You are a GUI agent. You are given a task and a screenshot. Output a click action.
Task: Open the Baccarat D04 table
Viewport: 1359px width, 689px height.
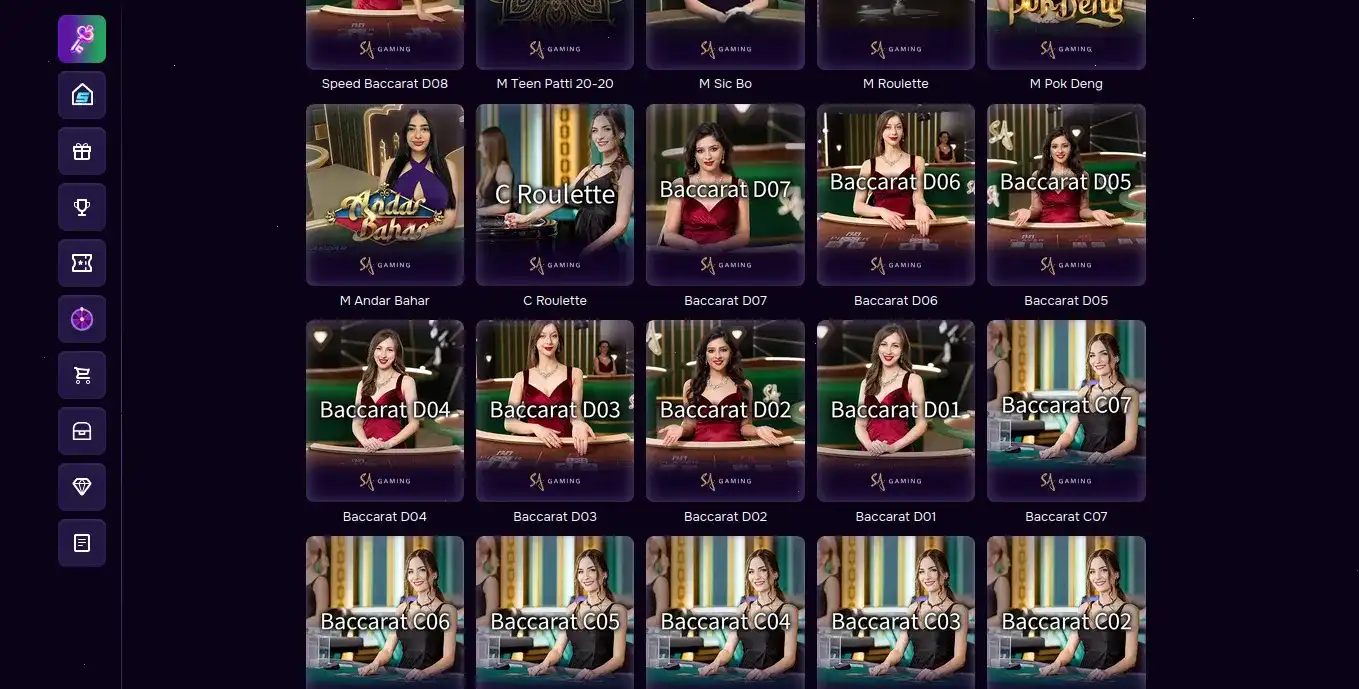[x=385, y=411]
